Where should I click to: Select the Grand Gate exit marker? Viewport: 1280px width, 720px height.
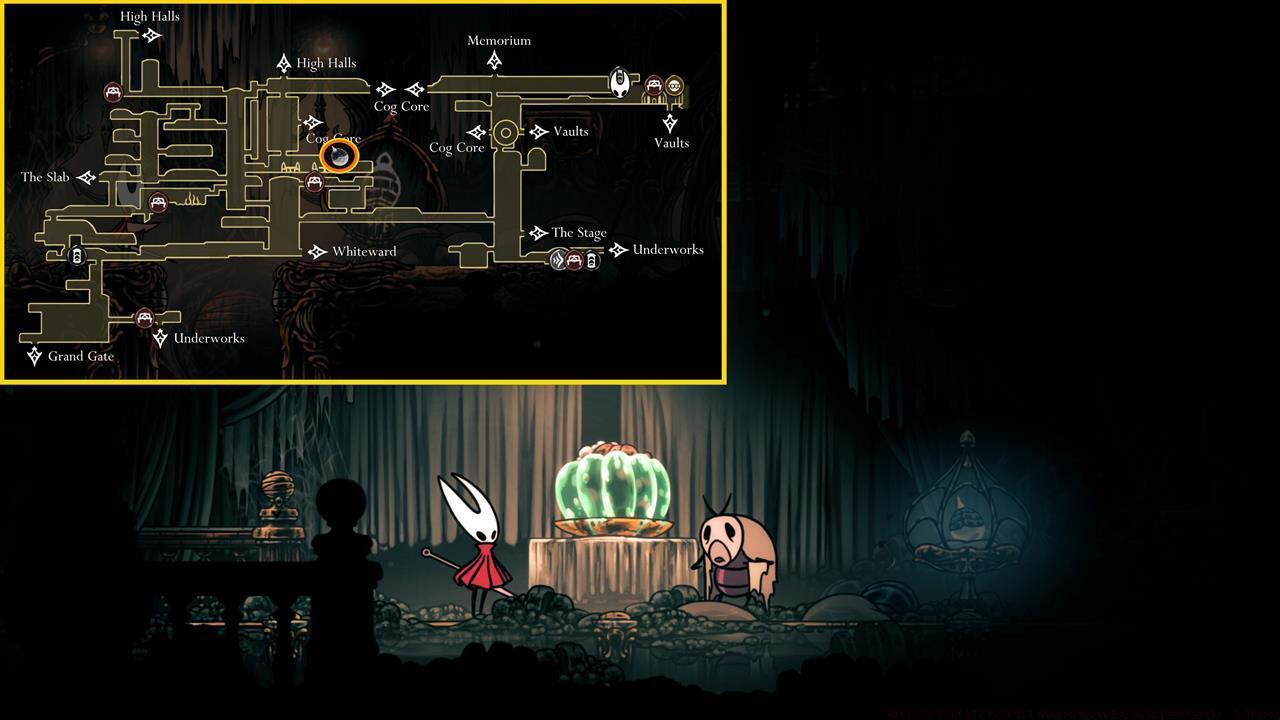(x=34, y=356)
